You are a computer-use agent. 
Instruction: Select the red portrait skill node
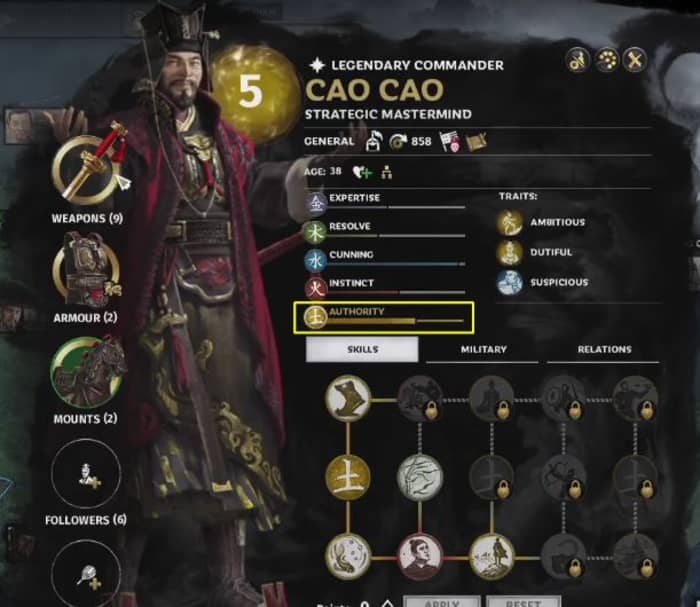pos(419,554)
